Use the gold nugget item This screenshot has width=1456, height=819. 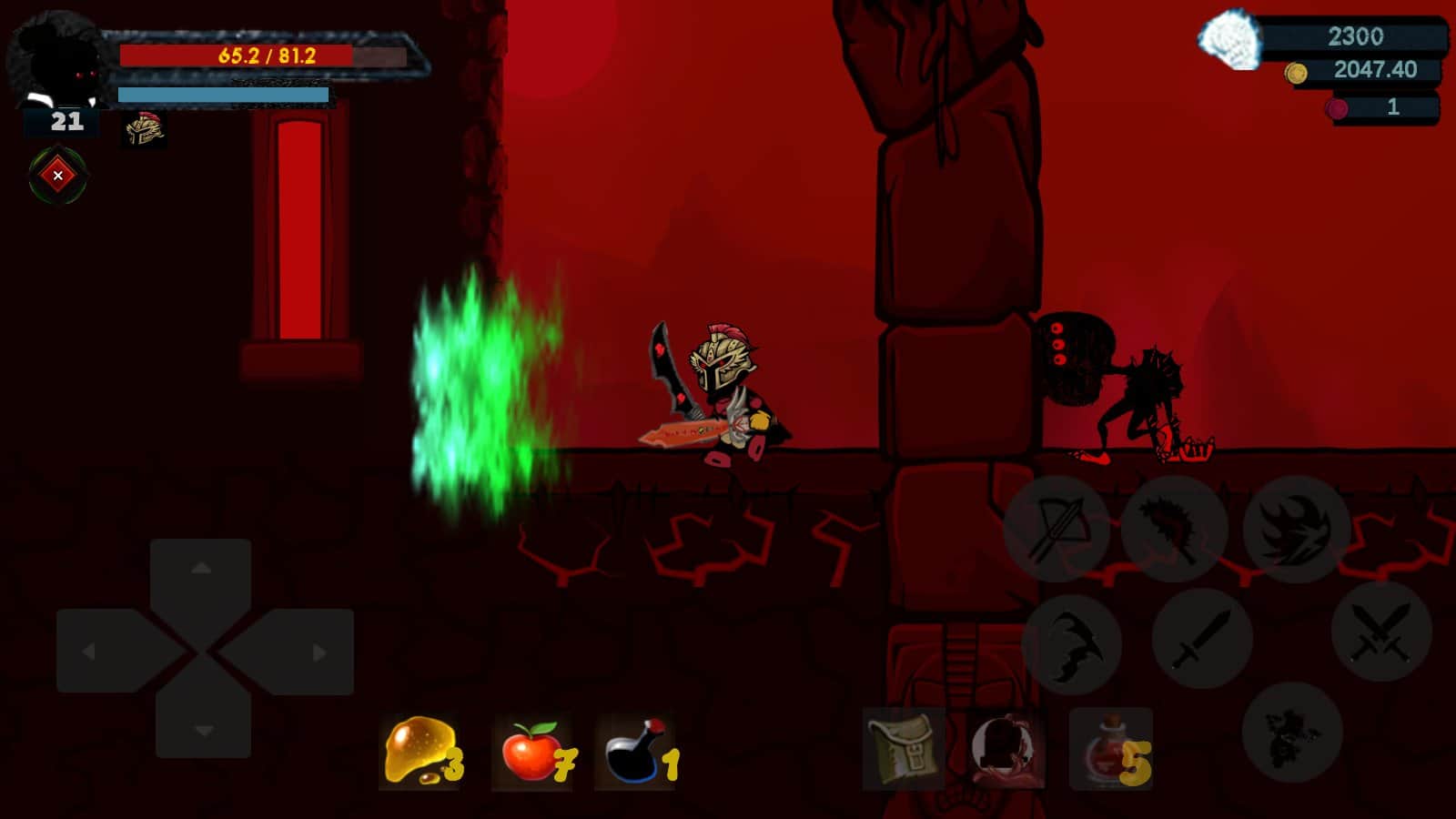(x=420, y=752)
